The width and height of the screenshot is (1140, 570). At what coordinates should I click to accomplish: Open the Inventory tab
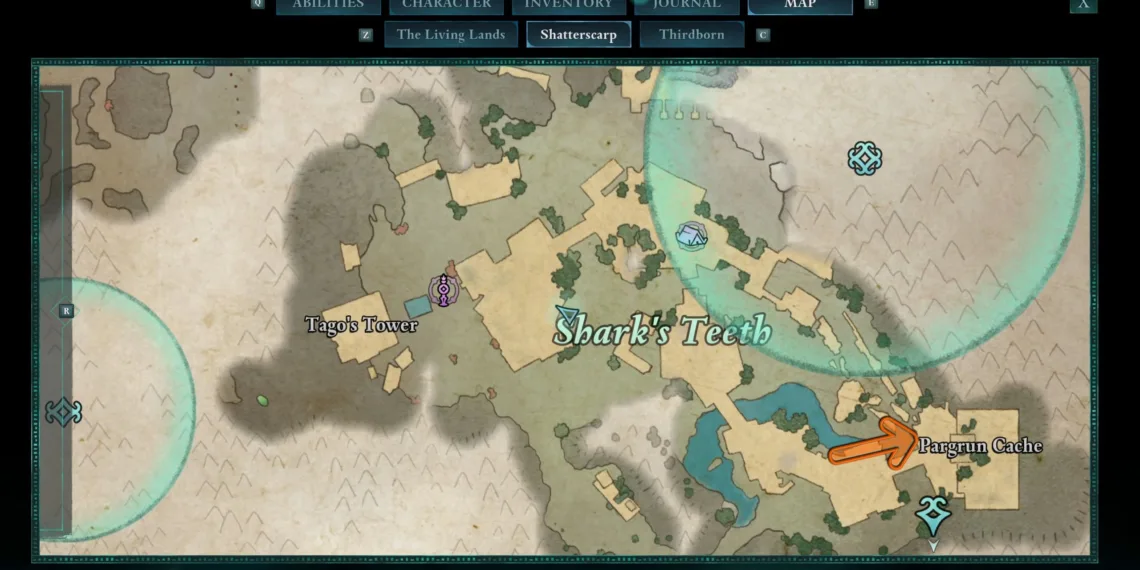pos(568,5)
